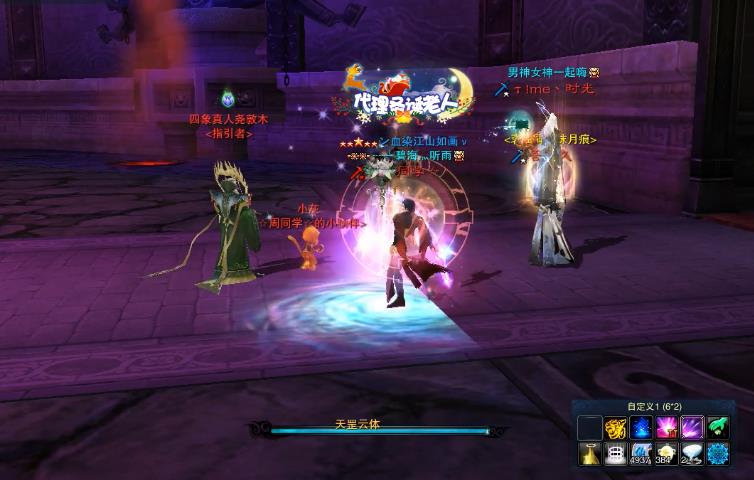Activate the golden halo figure skill

(590, 454)
